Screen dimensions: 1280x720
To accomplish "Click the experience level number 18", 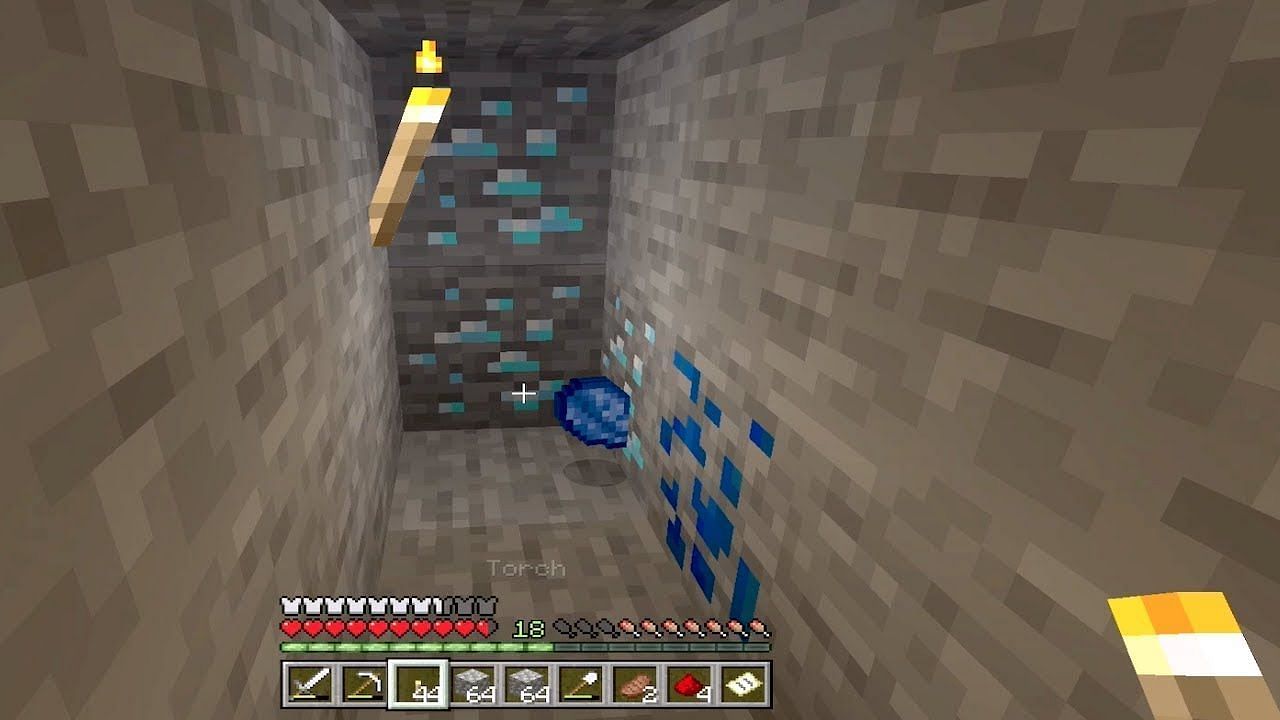I will pos(526,629).
